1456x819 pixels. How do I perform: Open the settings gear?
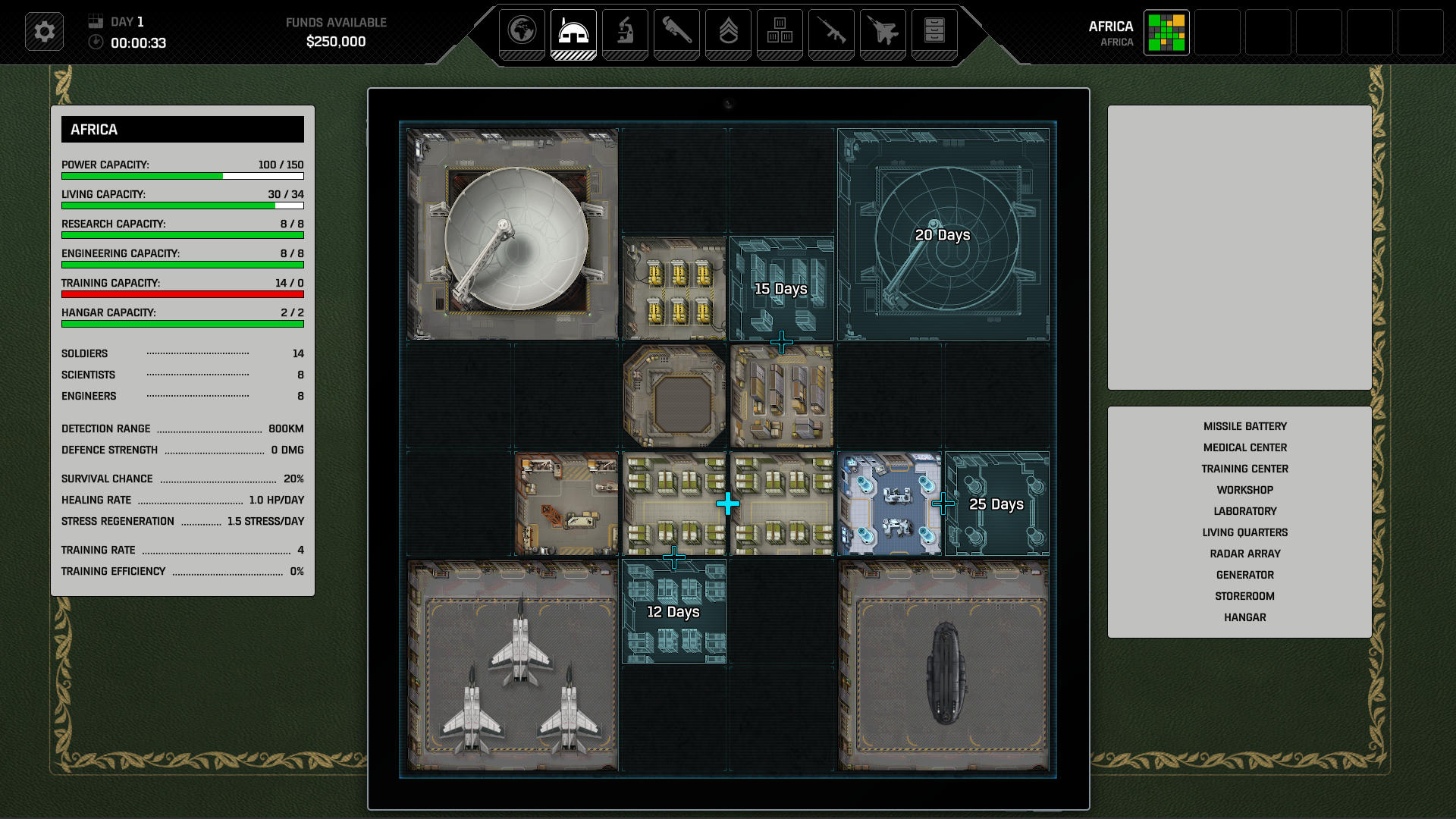(44, 32)
